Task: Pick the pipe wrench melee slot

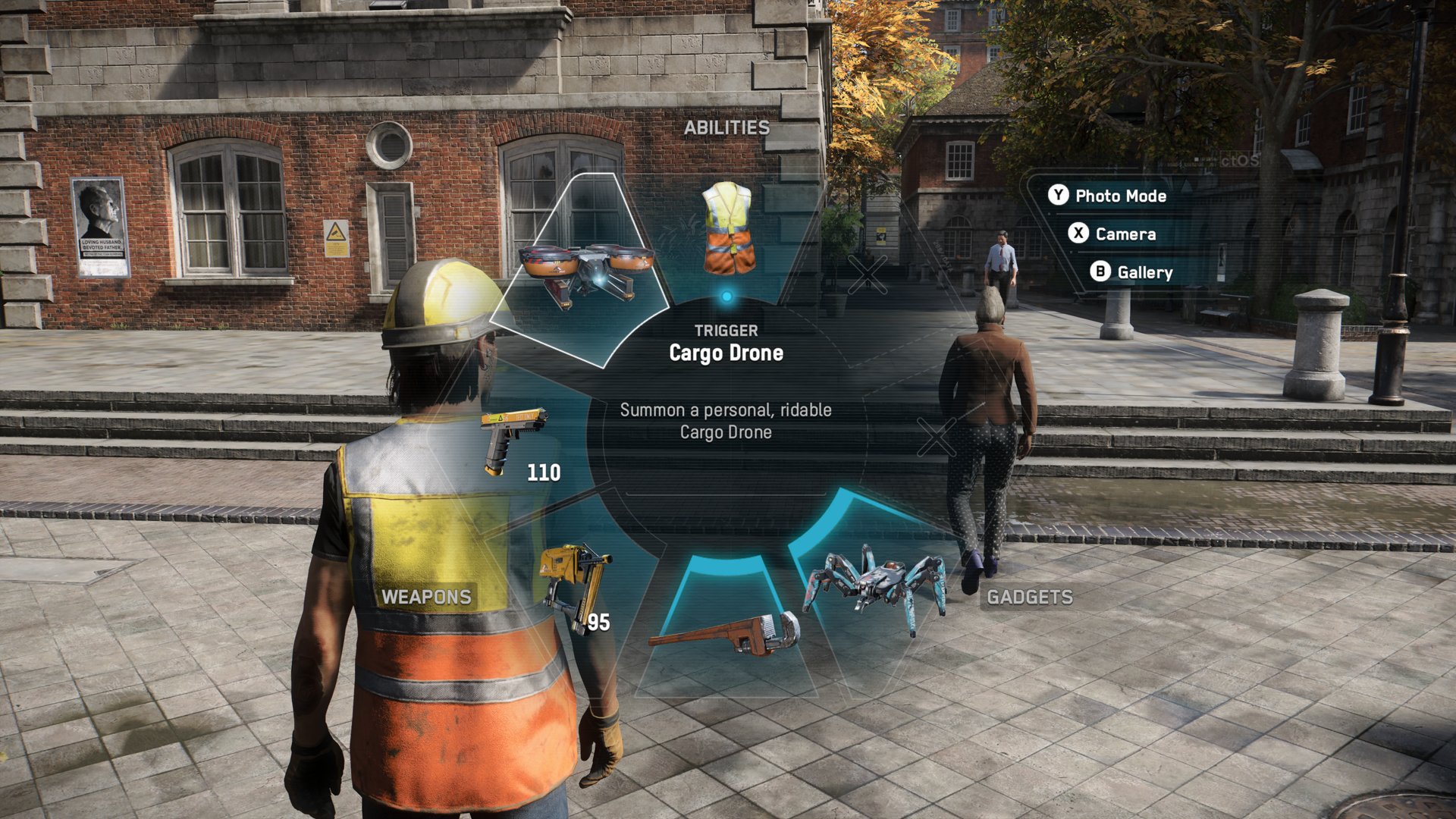Action: pyautogui.click(x=726, y=633)
